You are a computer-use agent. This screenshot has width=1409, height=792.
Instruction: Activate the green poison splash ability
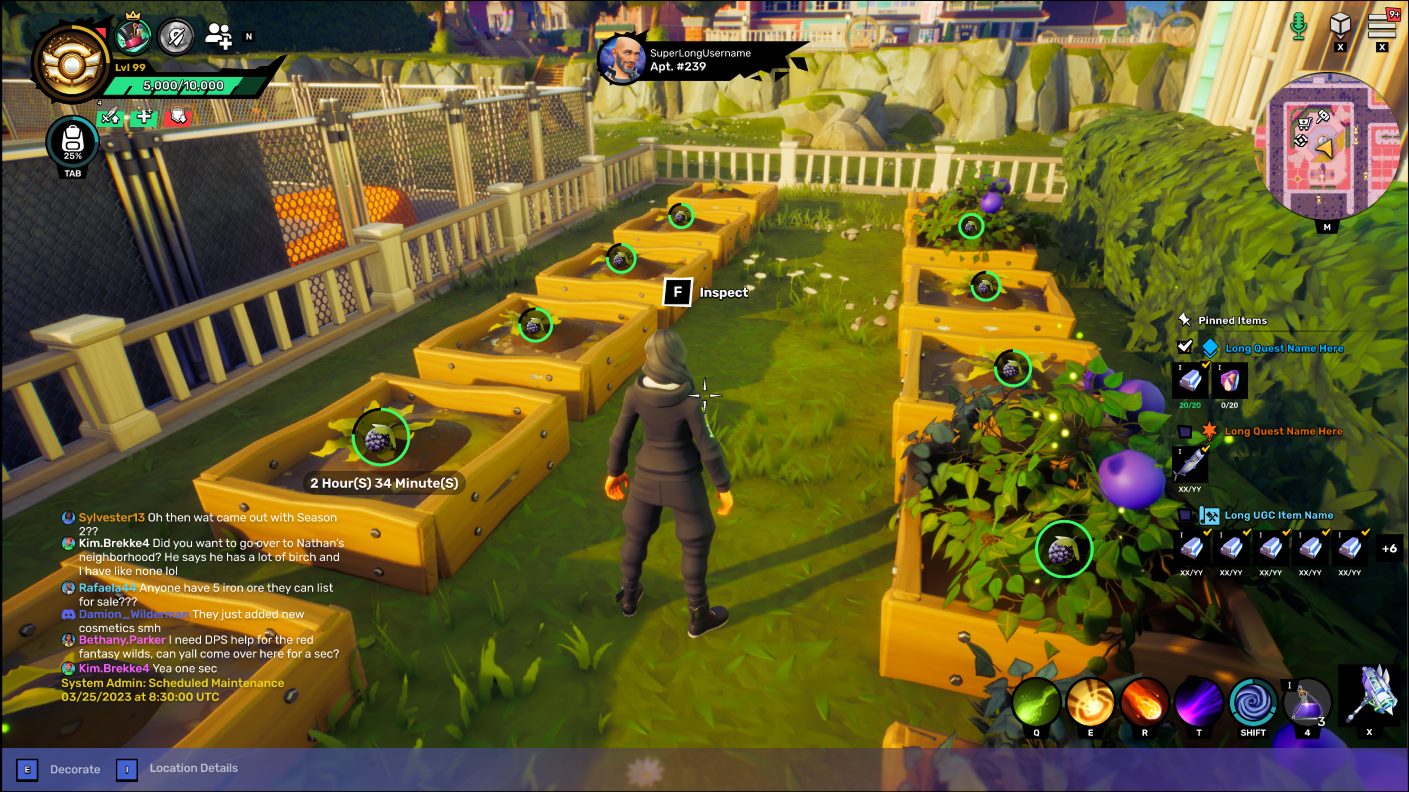coord(1036,702)
